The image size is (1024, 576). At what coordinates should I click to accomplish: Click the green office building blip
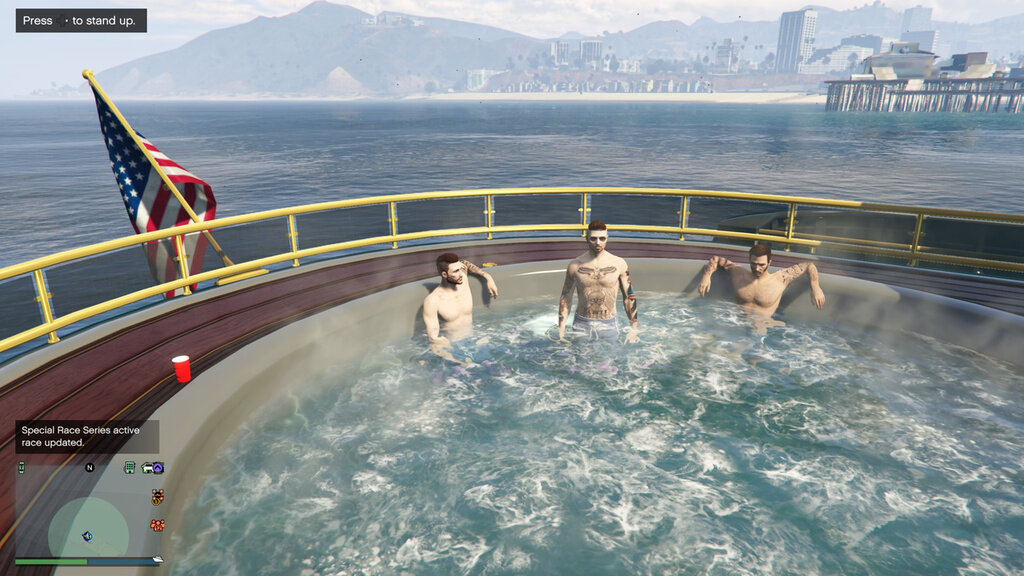point(129,467)
